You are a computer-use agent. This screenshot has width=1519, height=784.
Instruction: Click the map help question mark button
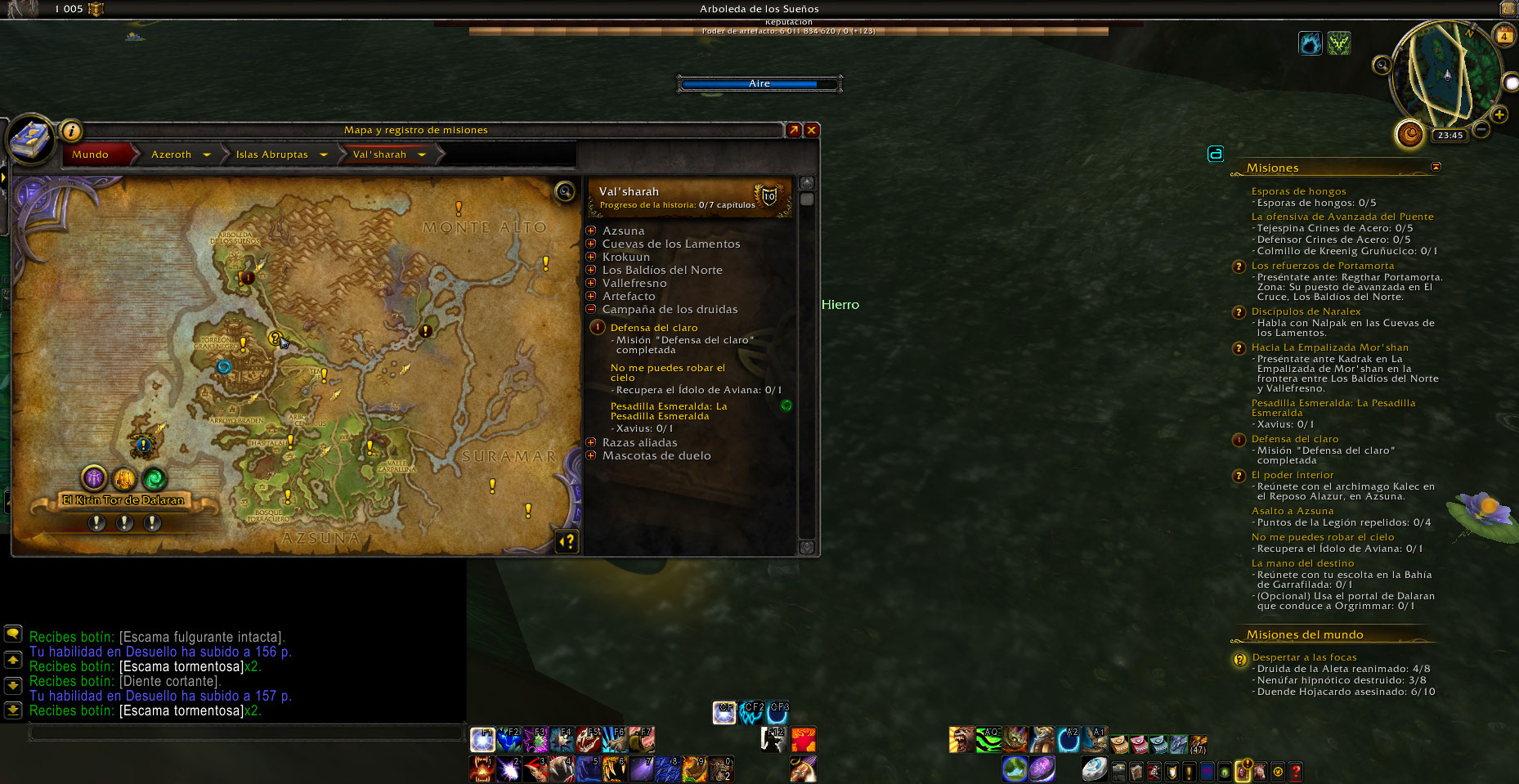click(x=567, y=540)
